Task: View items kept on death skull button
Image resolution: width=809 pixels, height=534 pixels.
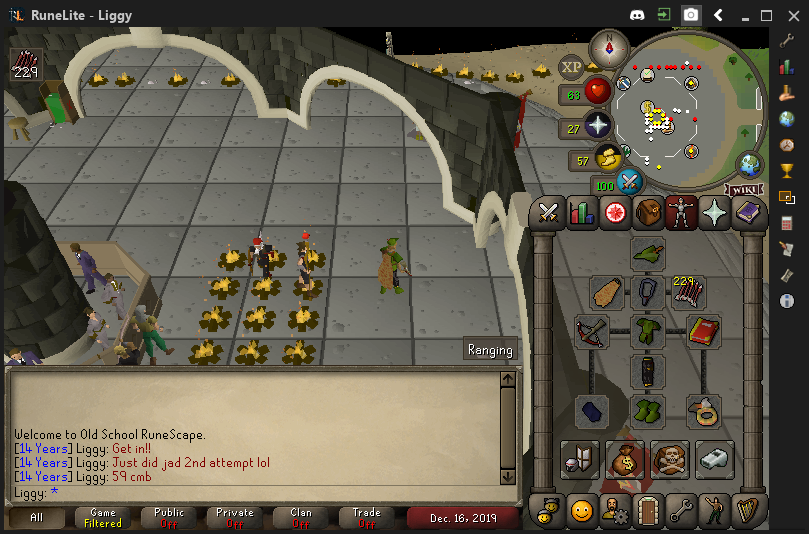Action: pos(670,459)
